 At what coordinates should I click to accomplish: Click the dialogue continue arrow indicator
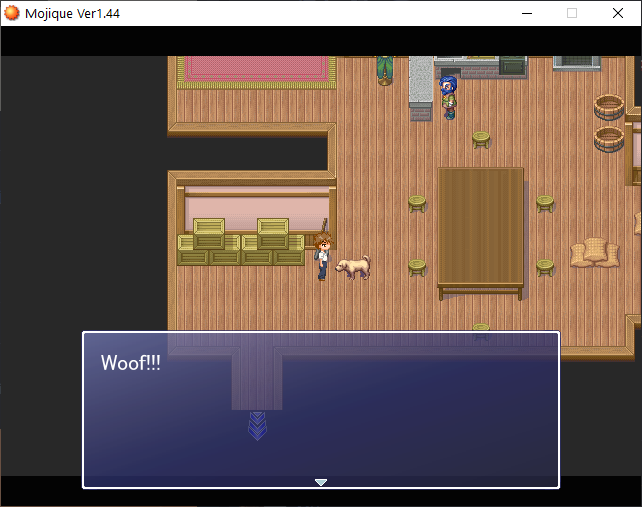point(321,482)
